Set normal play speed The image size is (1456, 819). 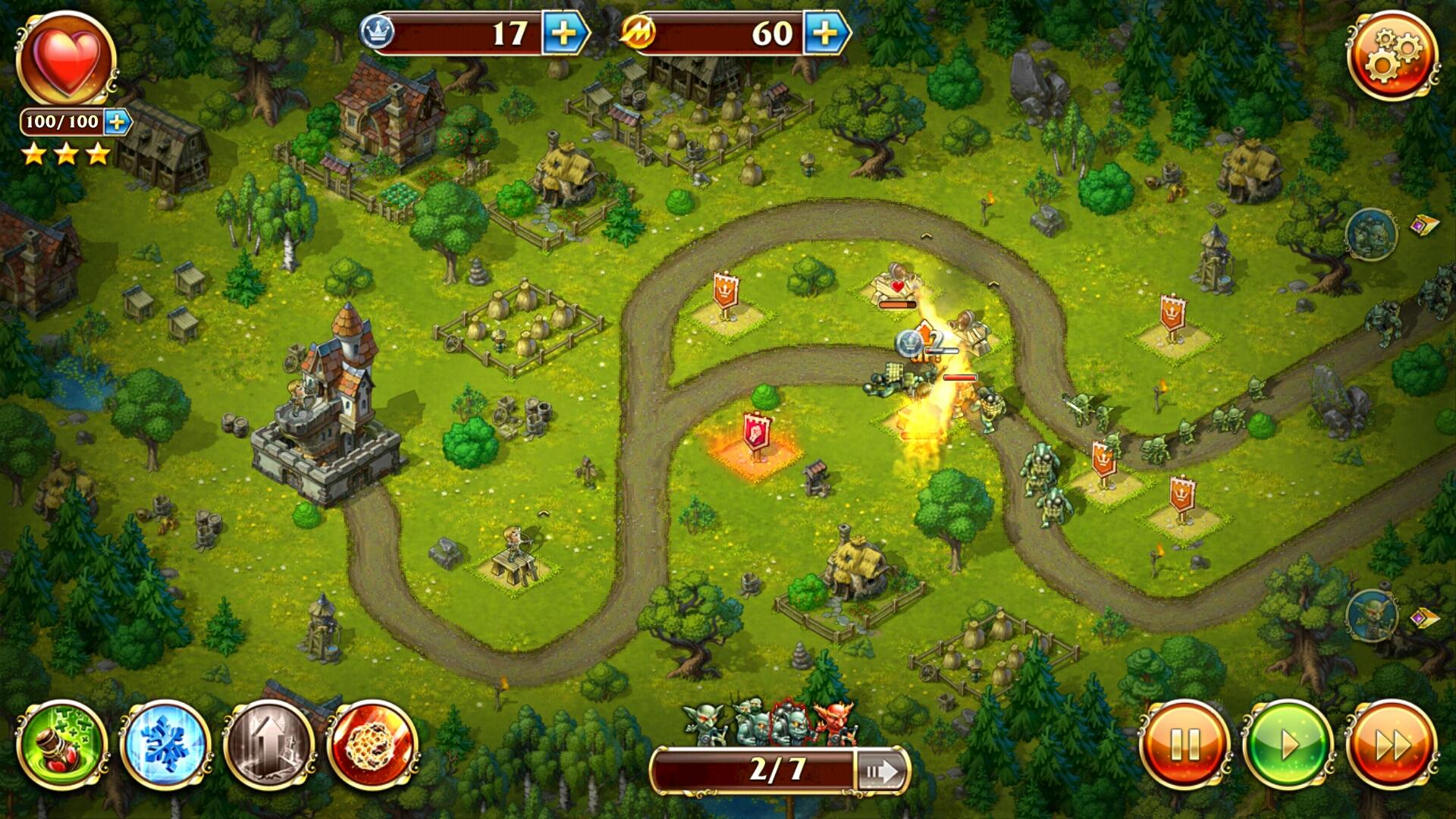pyautogui.click(x=1287, y=745)
